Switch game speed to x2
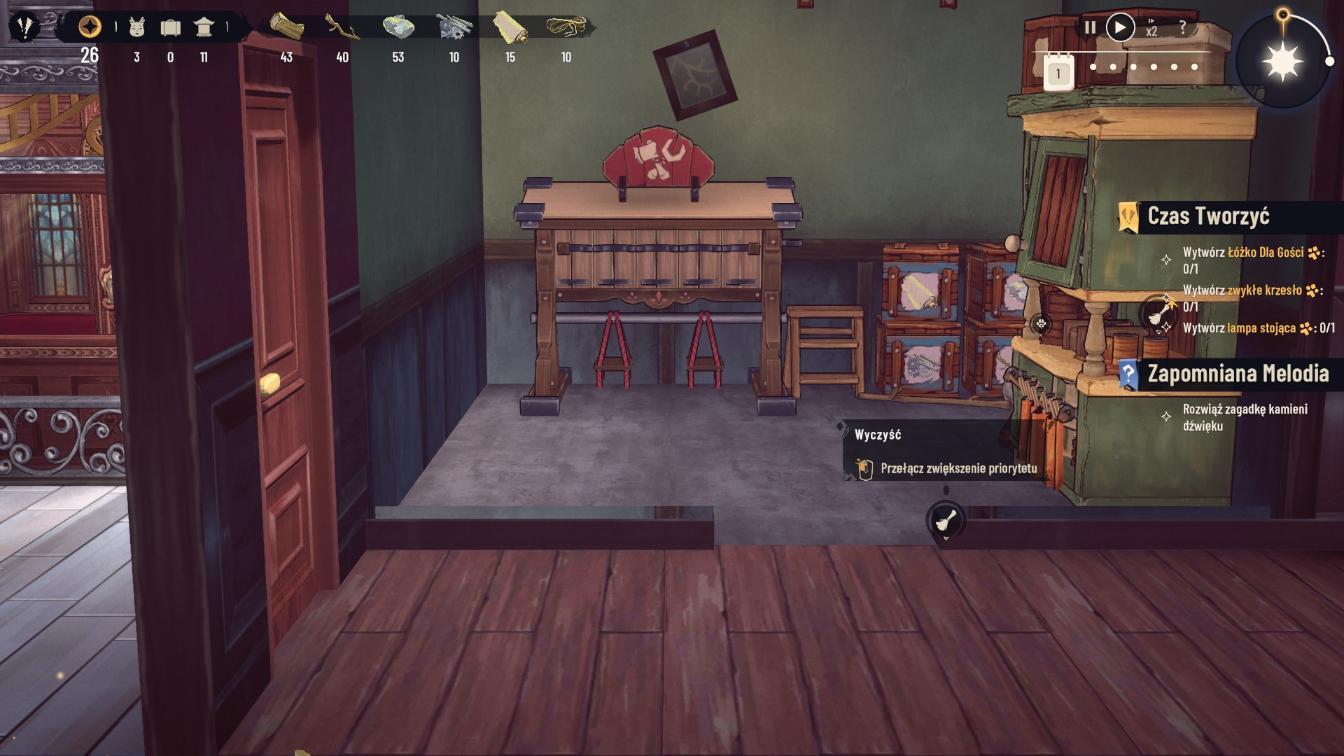Screen dimensions: 1344x756 point(1152,28)
